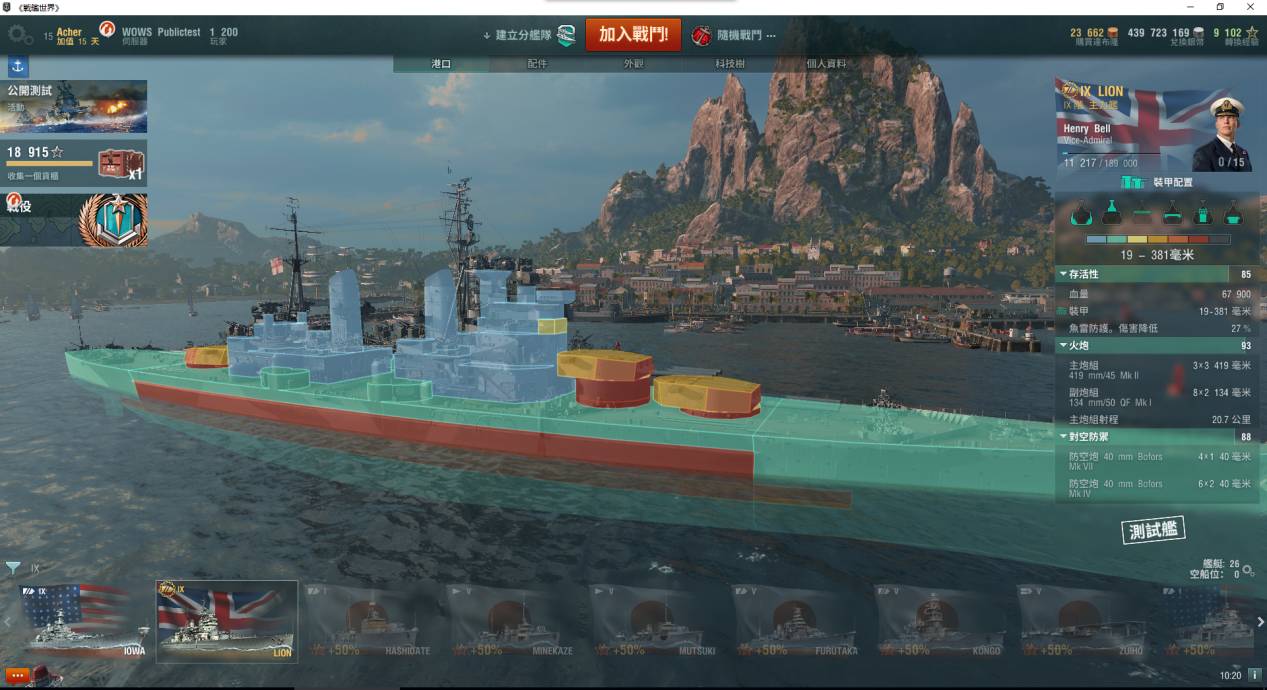The width and height of the screenshot is (1267, 690).
Task: Select the Iowa ship in carousel
Action: (85, 620)
